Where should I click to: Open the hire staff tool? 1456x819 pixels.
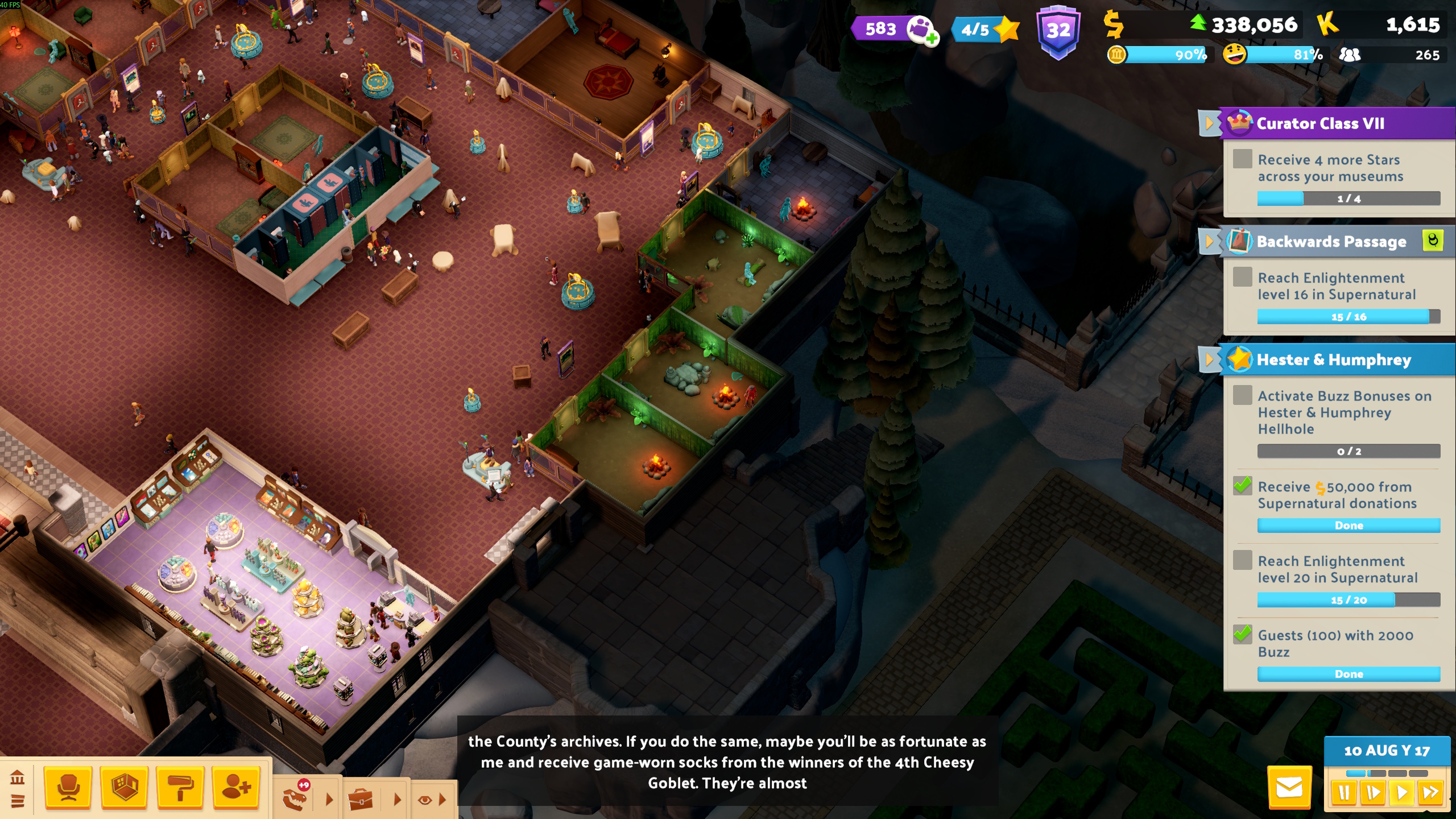(x=236, y=789)
